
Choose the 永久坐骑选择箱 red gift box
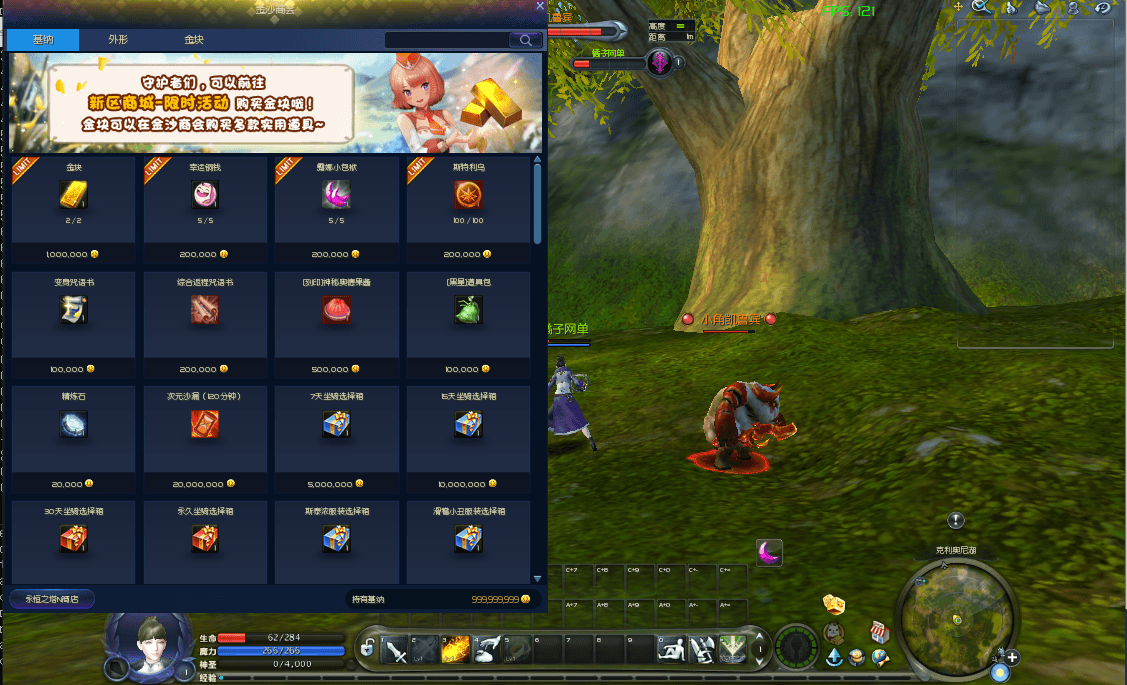(x=205, y=539)
